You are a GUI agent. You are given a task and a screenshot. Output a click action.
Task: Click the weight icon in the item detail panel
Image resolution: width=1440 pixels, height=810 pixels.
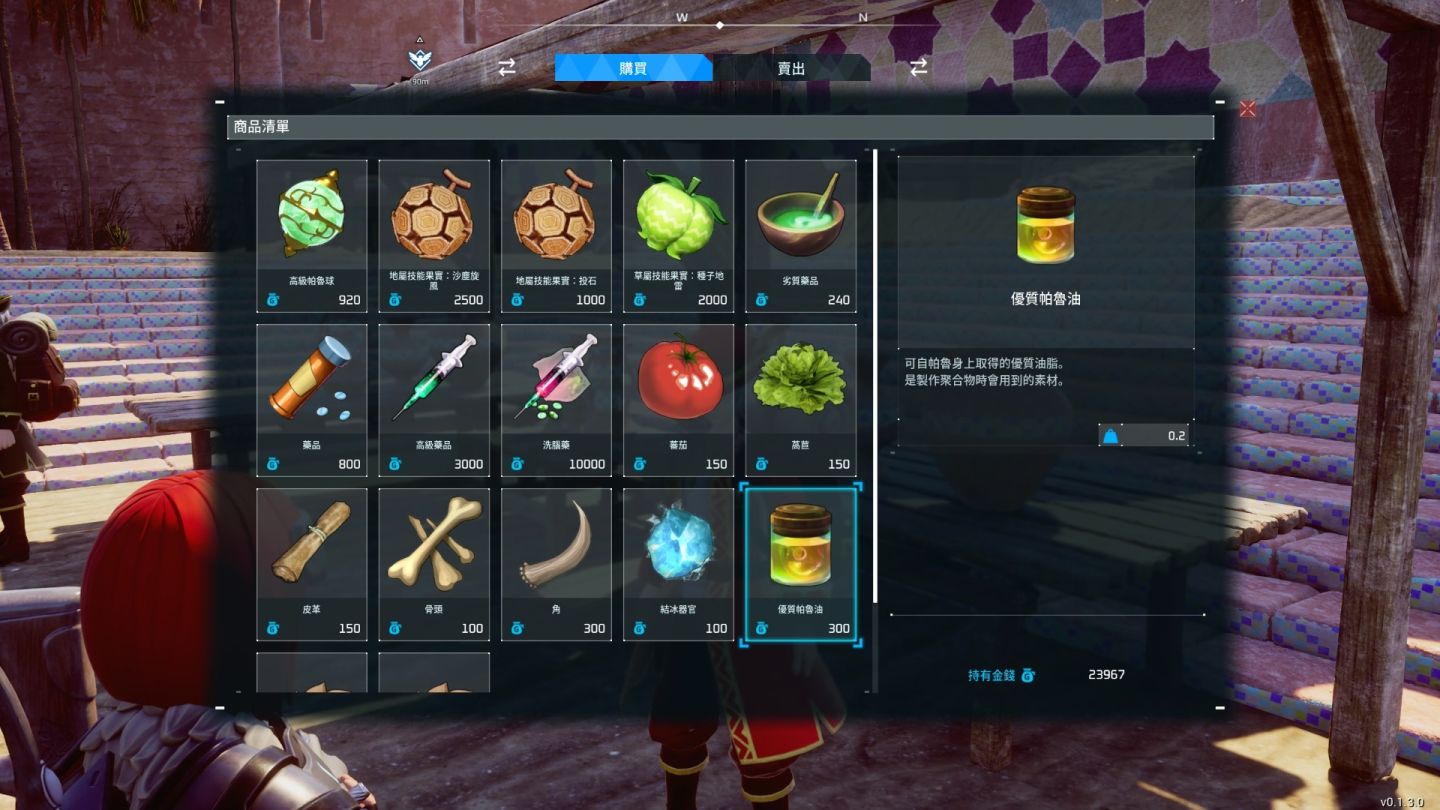[1110, 435]
